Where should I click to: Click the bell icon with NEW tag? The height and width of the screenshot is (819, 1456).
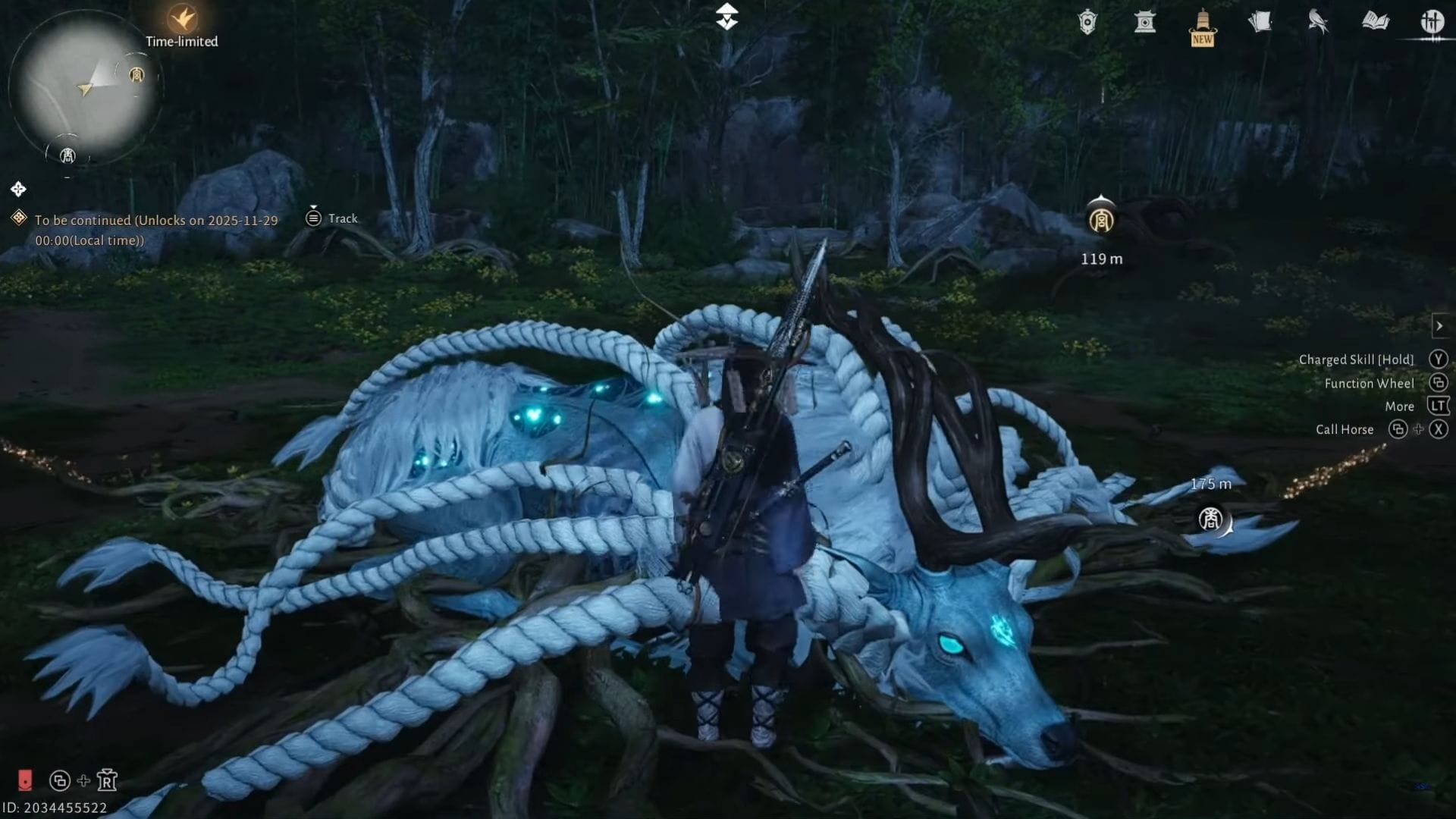point(1201,23)
